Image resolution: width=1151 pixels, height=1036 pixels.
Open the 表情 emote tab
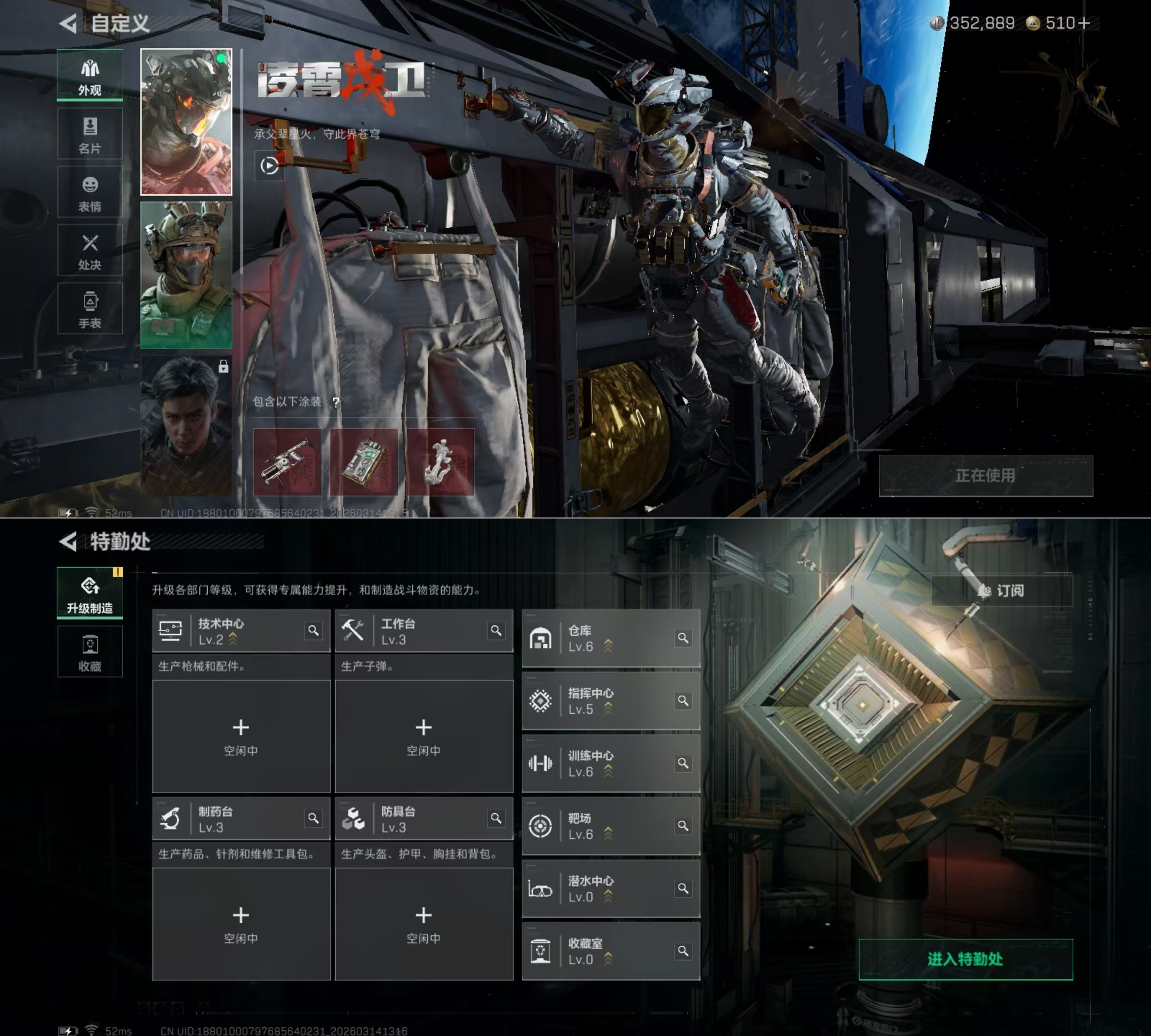(x=90, y=193)
